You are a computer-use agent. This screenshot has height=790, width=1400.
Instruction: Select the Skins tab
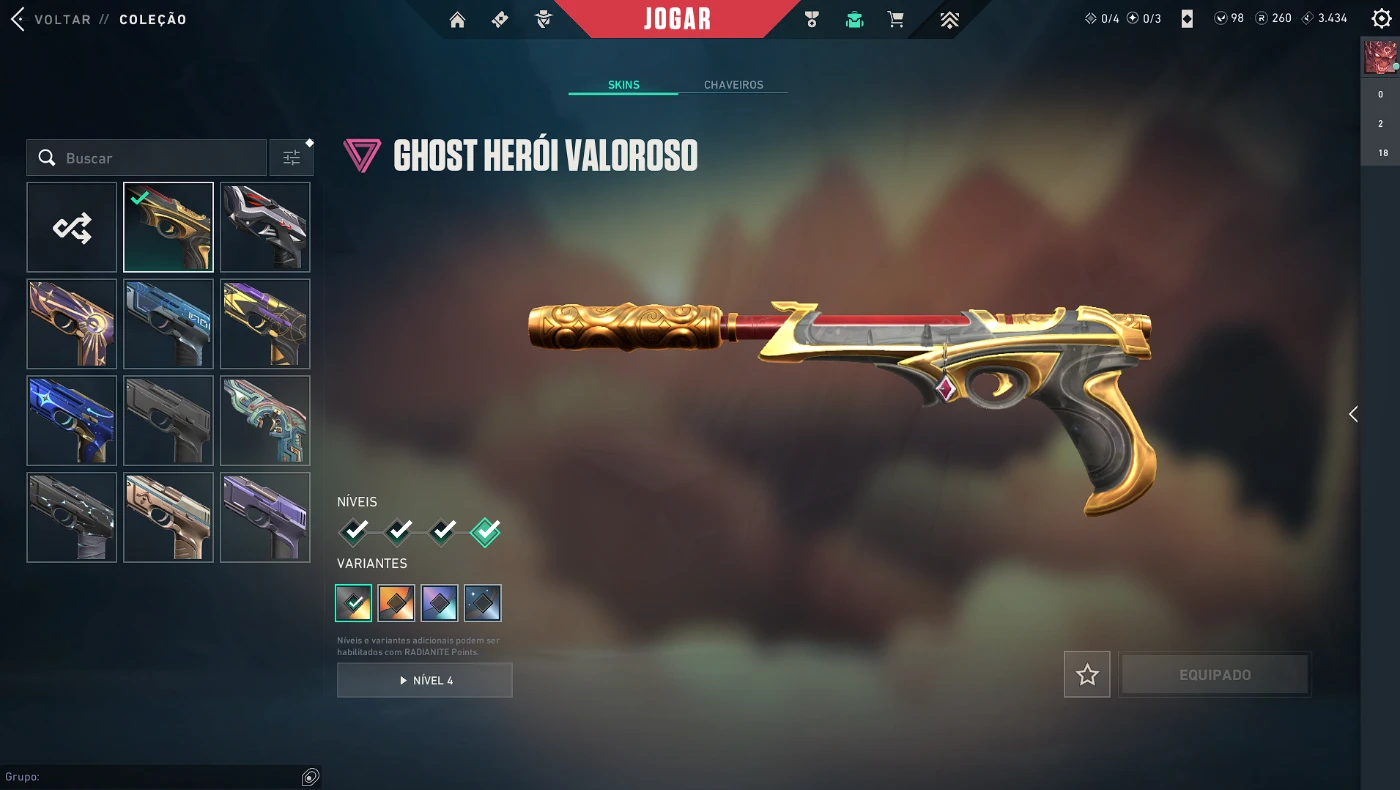(623, 85)
